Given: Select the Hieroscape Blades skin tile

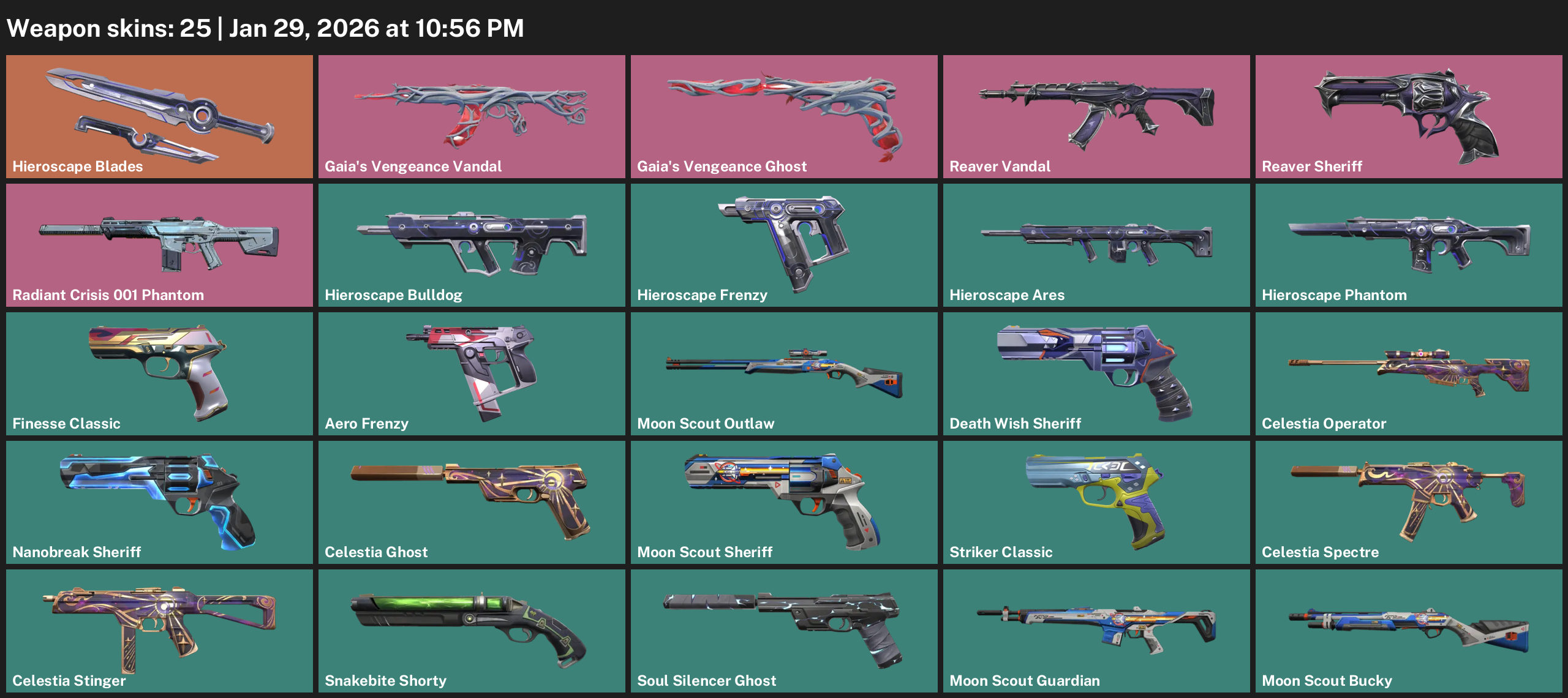Looking at the screenshot, I should point(159,116).
